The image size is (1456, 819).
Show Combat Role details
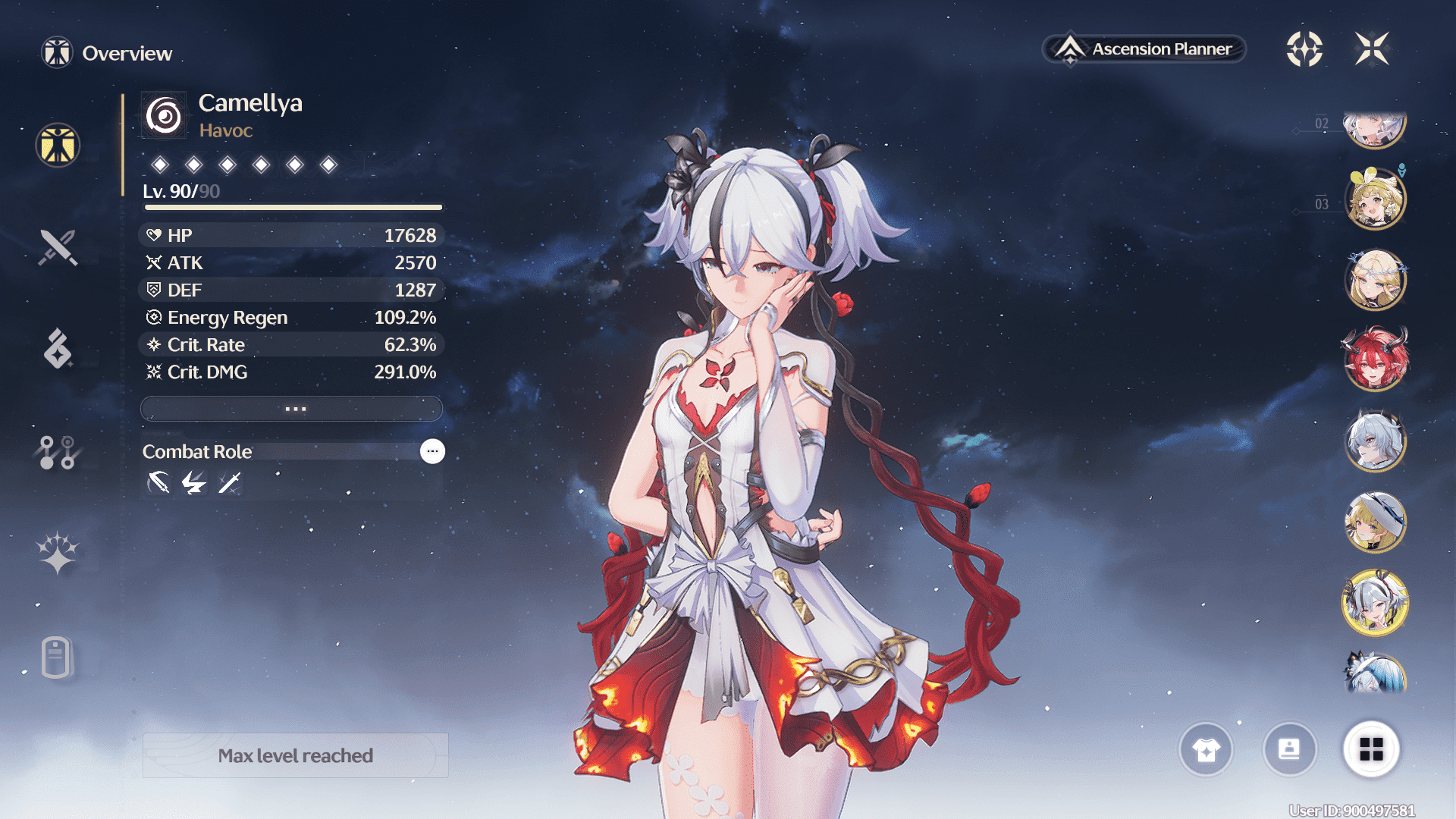pos(432,451)
